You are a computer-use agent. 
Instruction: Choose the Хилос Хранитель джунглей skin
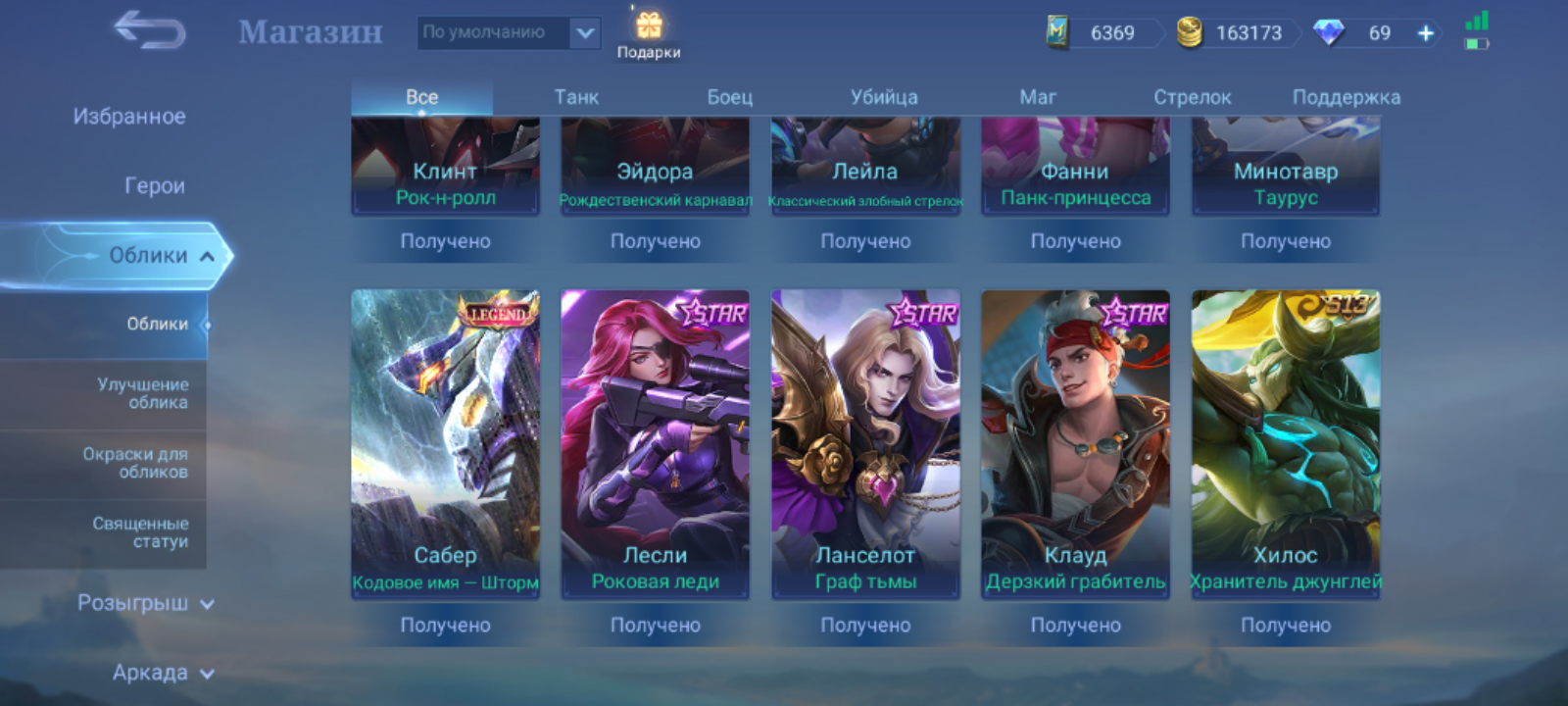pos(1285,443)
